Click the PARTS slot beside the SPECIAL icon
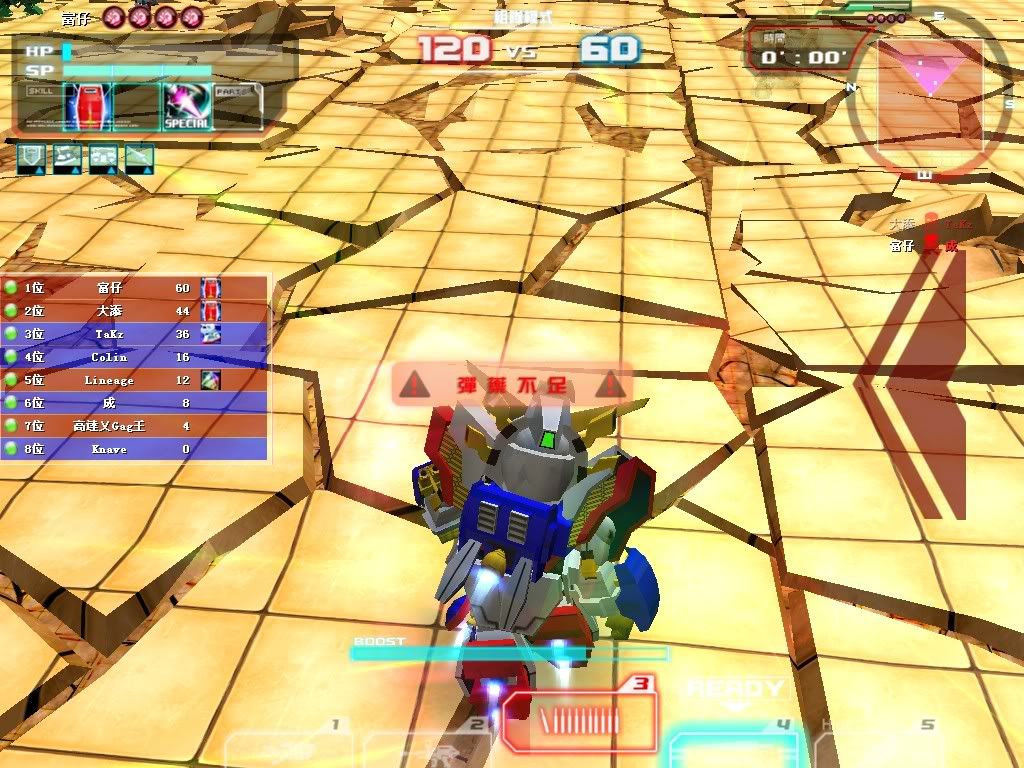 237,106
